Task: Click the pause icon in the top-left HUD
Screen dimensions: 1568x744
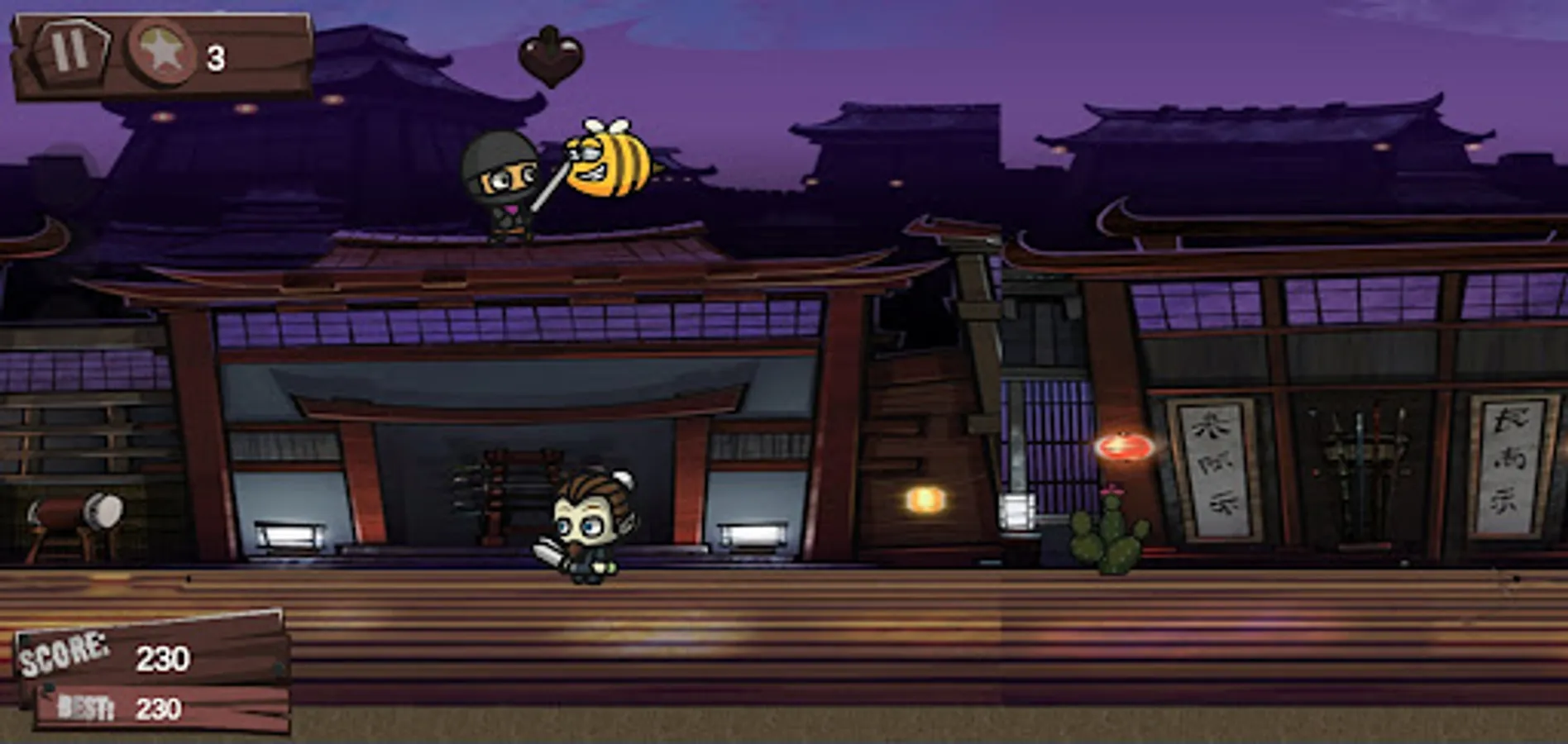Action: pyautogui.click(x=73, y=53)
